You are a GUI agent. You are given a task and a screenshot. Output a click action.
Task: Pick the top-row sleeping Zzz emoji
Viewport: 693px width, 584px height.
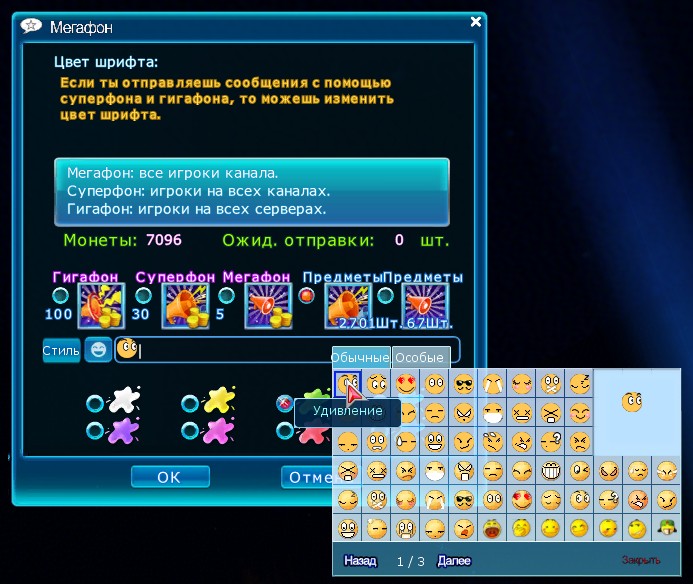[581, 382]
